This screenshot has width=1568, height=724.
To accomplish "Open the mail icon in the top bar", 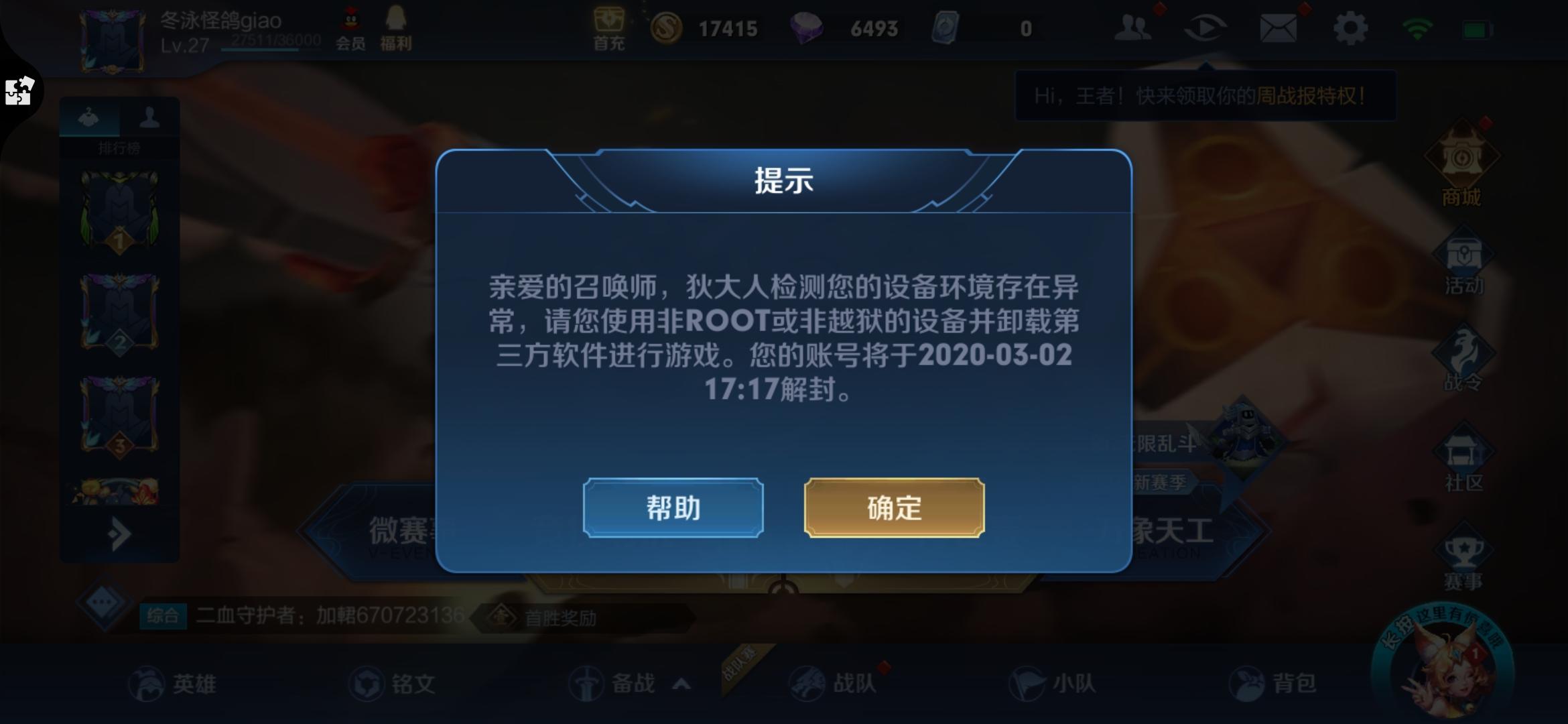I will click(x=1279, y=28).
